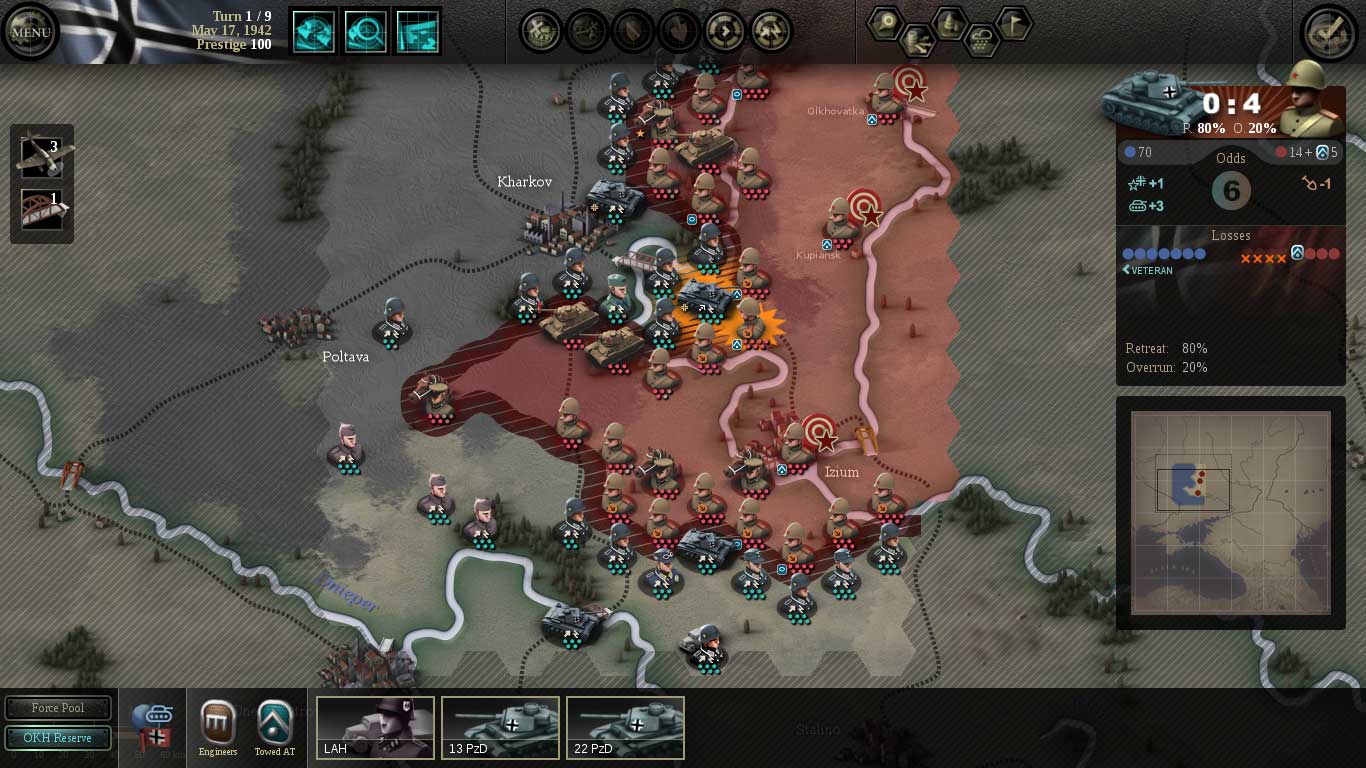This screenshot has height=768, width=1366.
Task: Click the supply overlay hex icon
Action: click(x=918, y=42)
